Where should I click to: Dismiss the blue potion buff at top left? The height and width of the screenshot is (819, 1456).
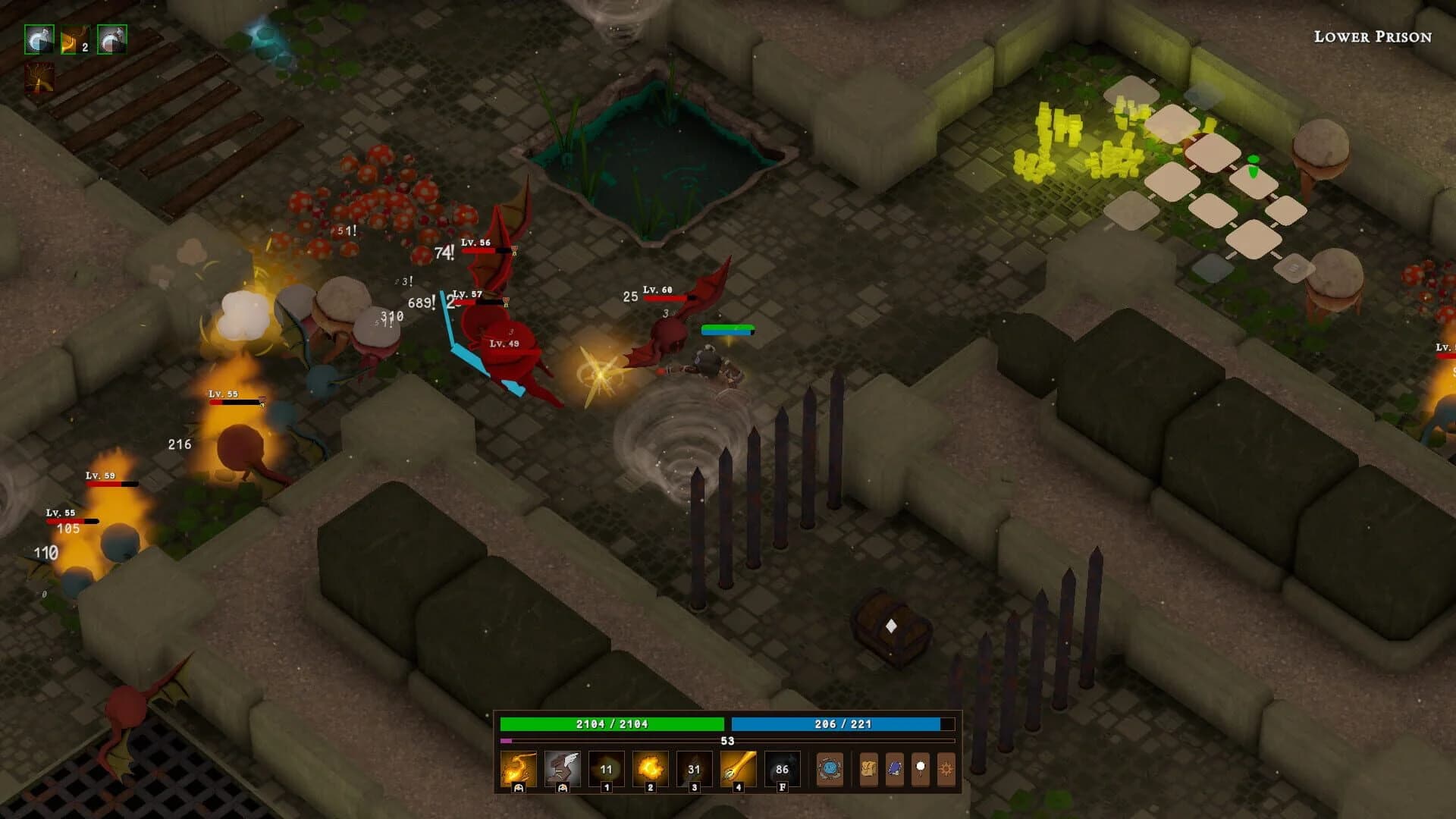pos(38,39)
